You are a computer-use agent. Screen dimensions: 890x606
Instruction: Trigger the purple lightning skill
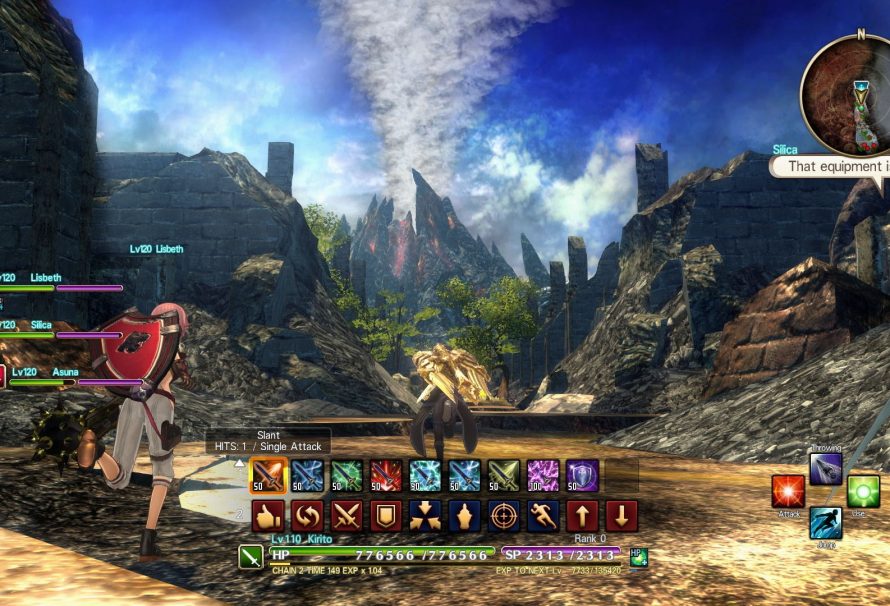point(543,476)
